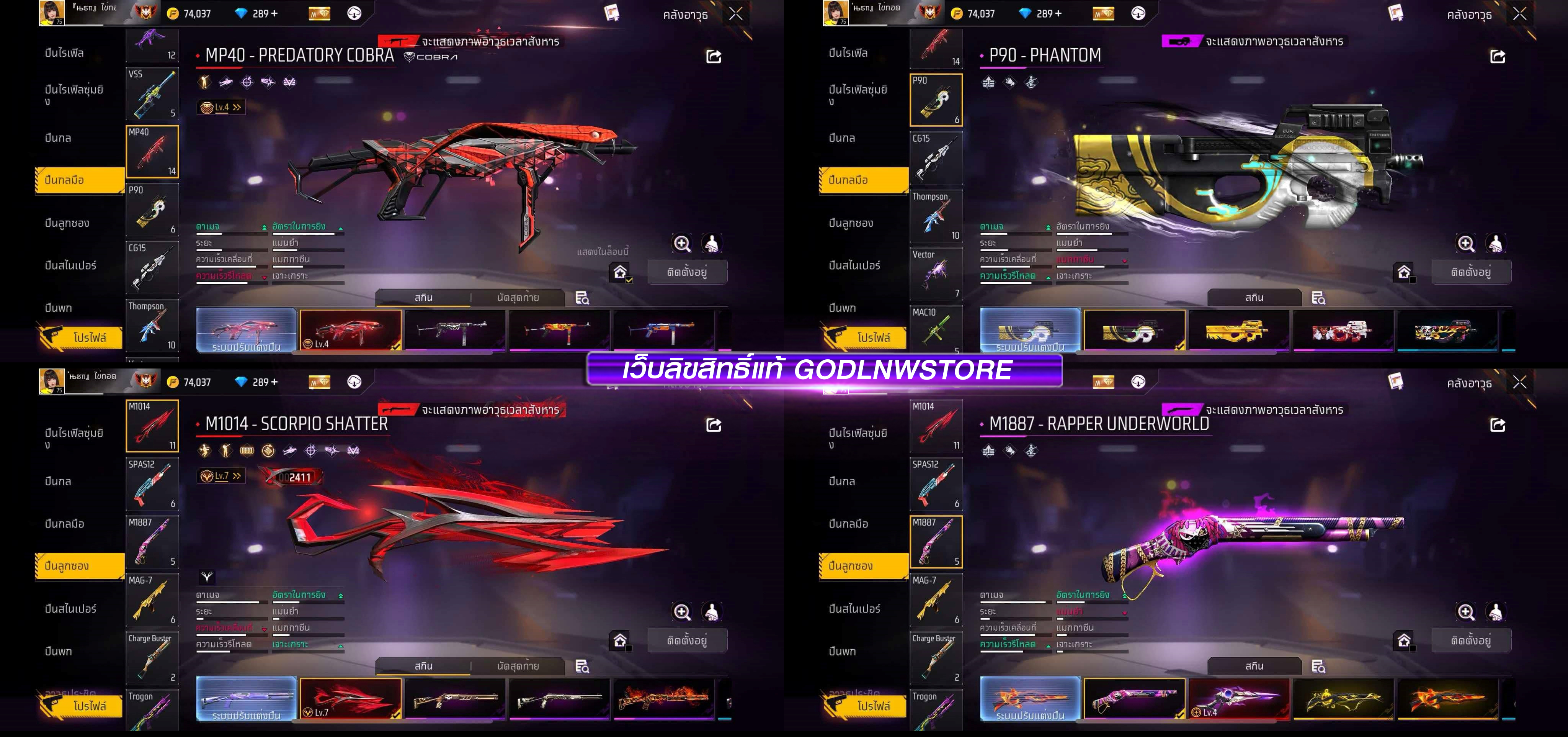Toggle the แสดงในล็อบบี้ lobby display house icon

(620, 272)
